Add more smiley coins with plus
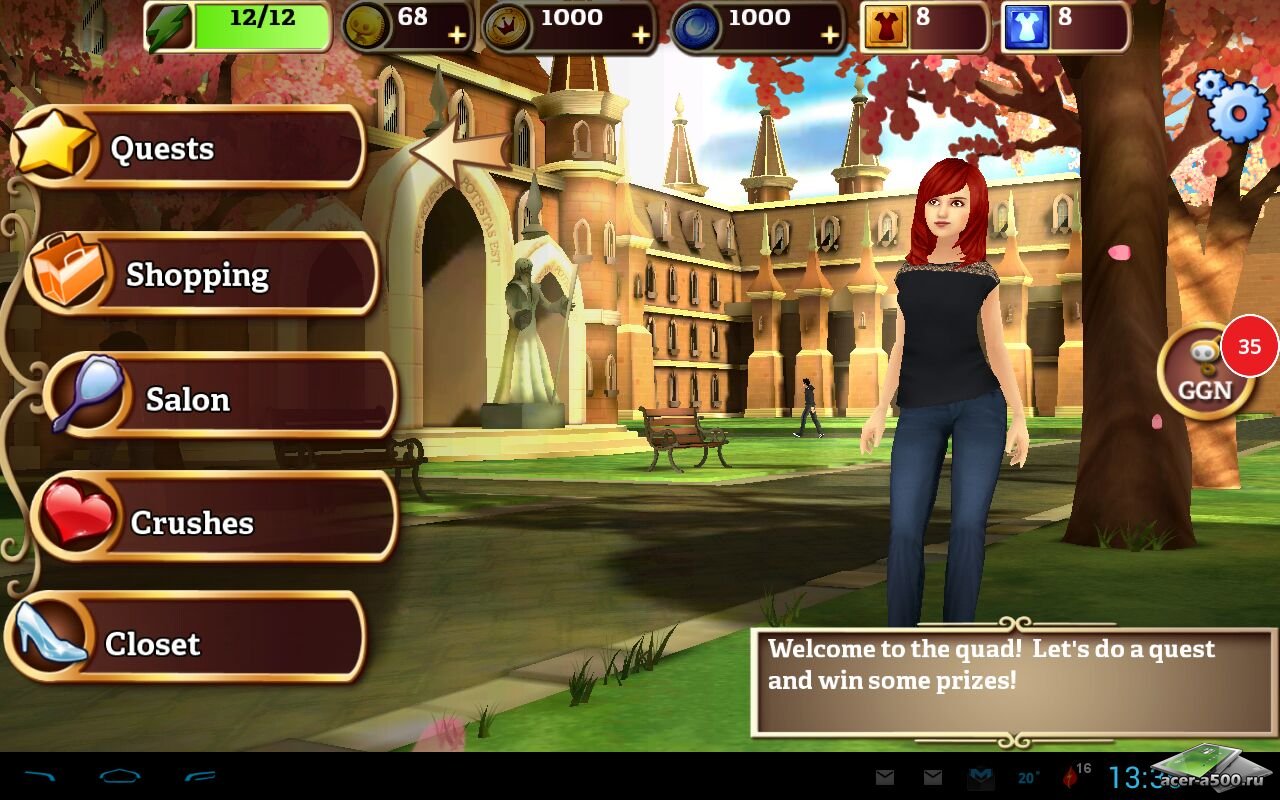1280x800 pixels. 456,36
